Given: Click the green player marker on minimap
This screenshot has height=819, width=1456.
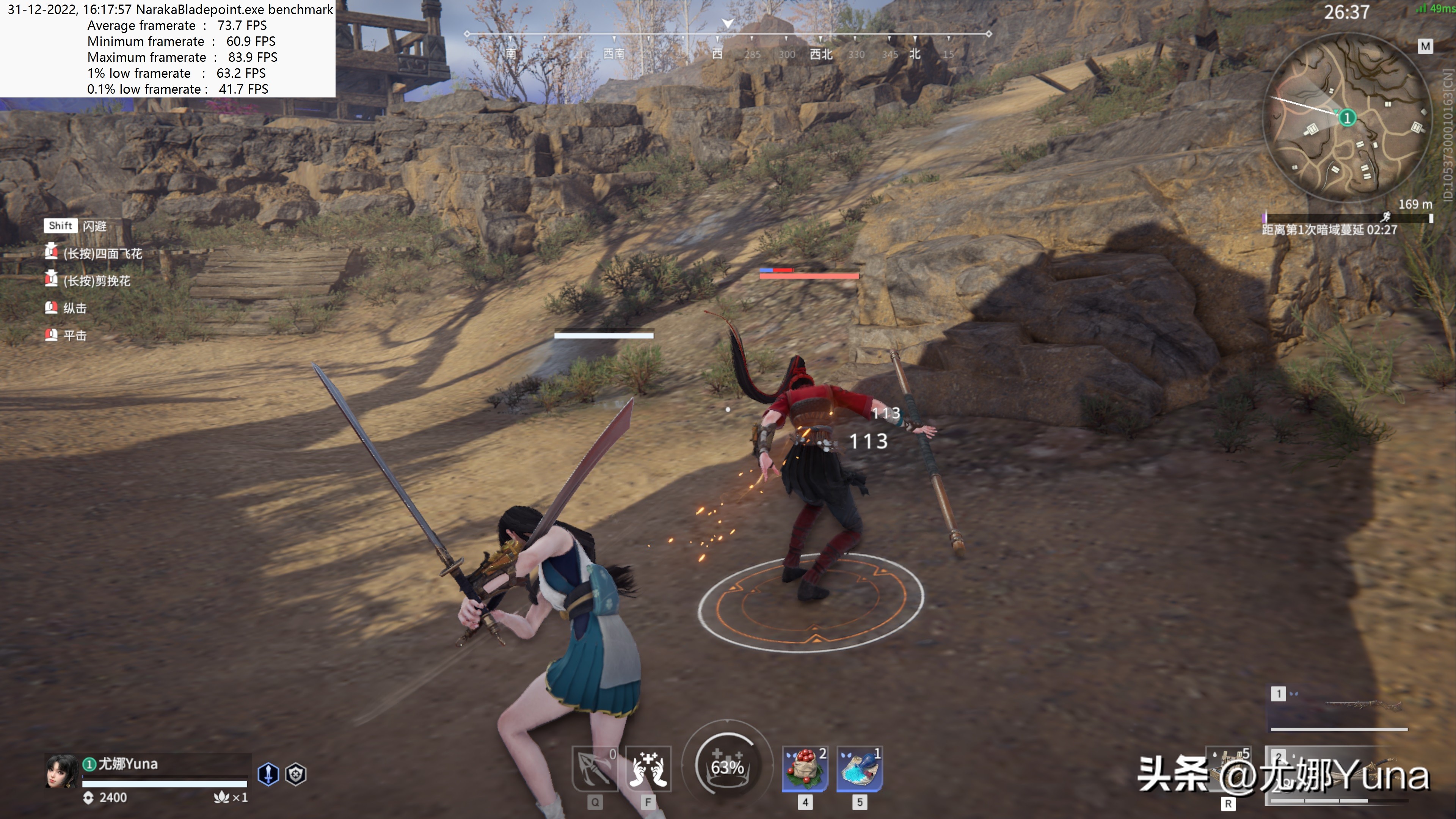Looking at the screenshot, I should (1347, 118).
